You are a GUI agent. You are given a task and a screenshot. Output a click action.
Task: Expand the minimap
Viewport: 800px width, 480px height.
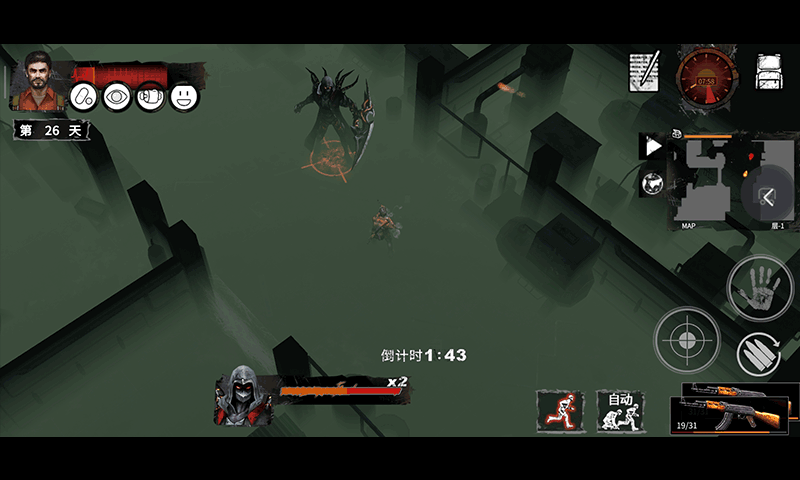click(x=712, y=182)
